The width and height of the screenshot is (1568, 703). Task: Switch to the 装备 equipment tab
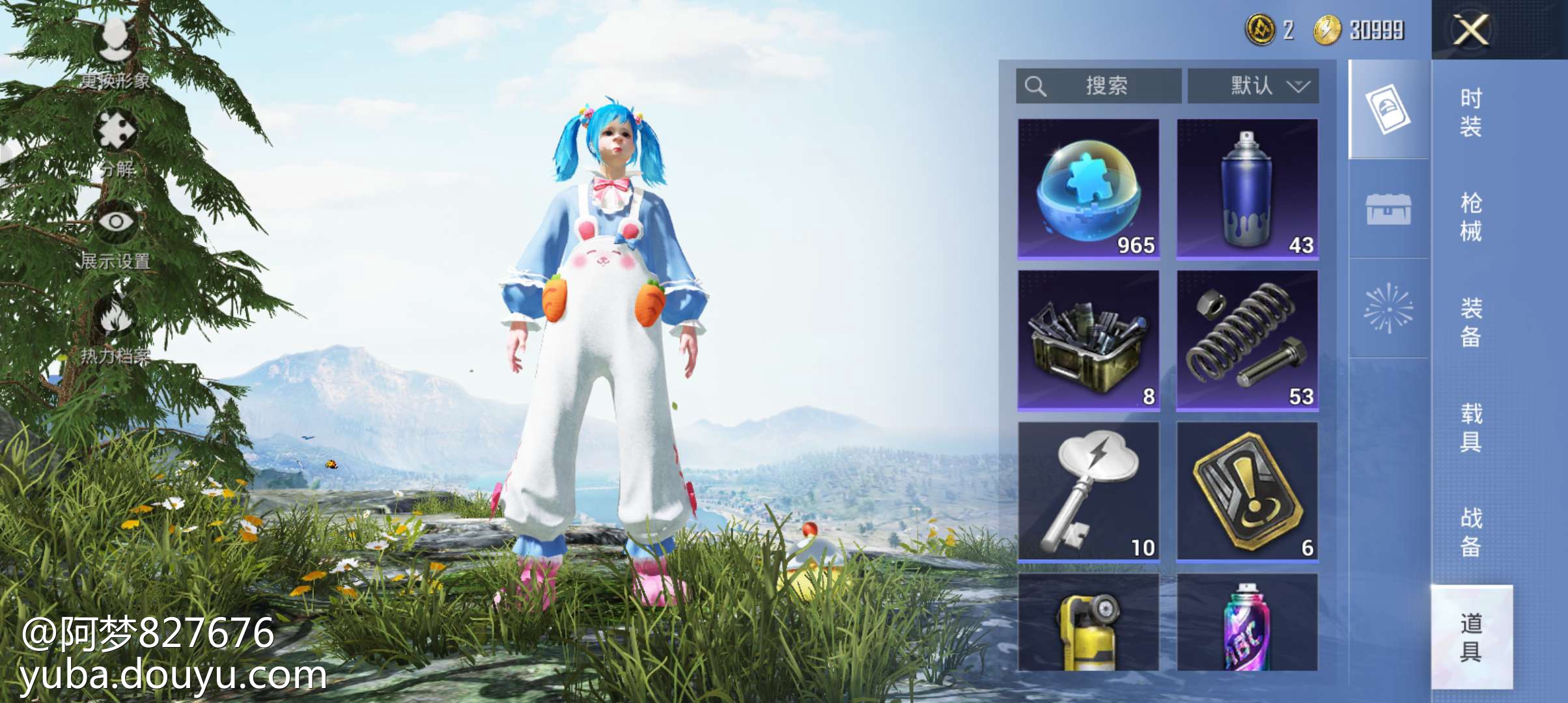click(x=1470, y=322)
